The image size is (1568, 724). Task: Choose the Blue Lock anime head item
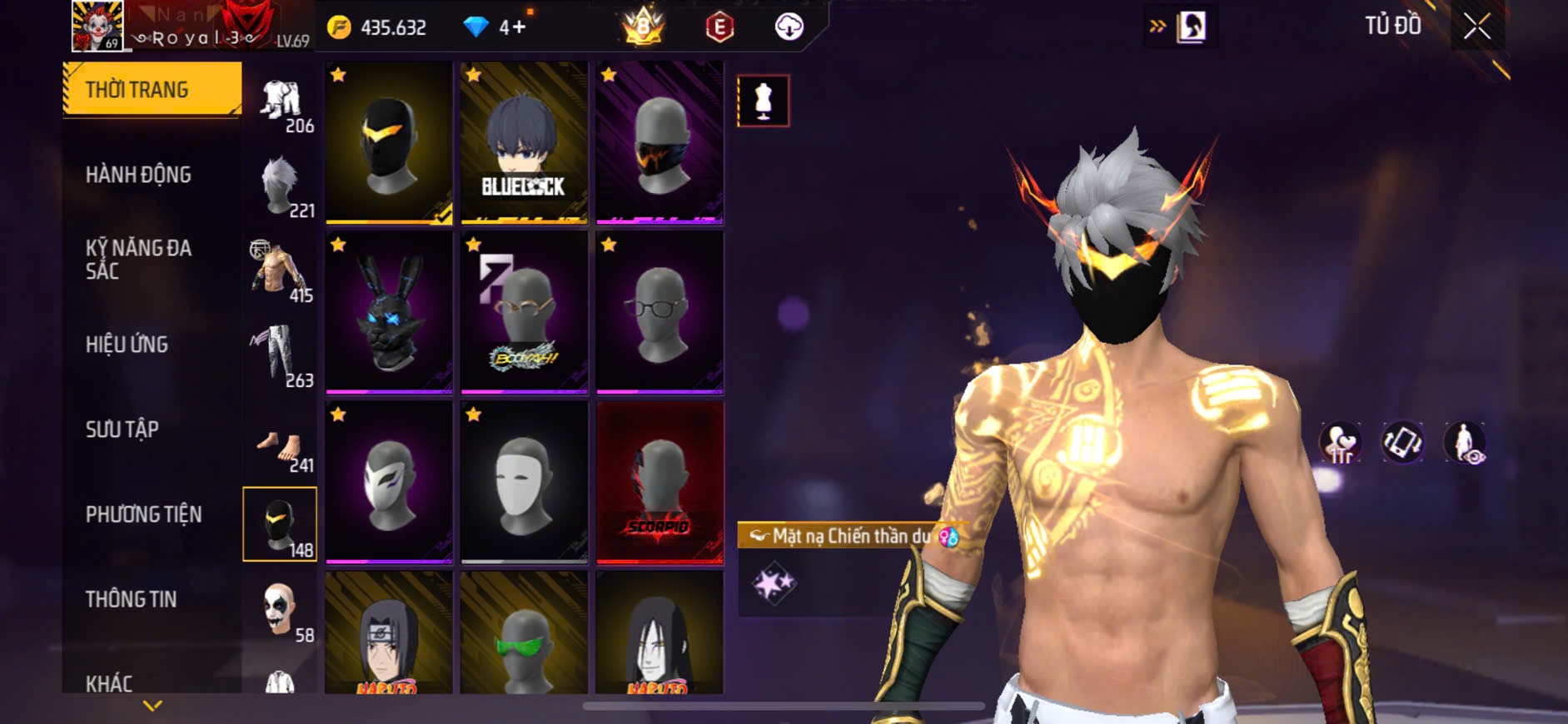(x=524, y=142)
